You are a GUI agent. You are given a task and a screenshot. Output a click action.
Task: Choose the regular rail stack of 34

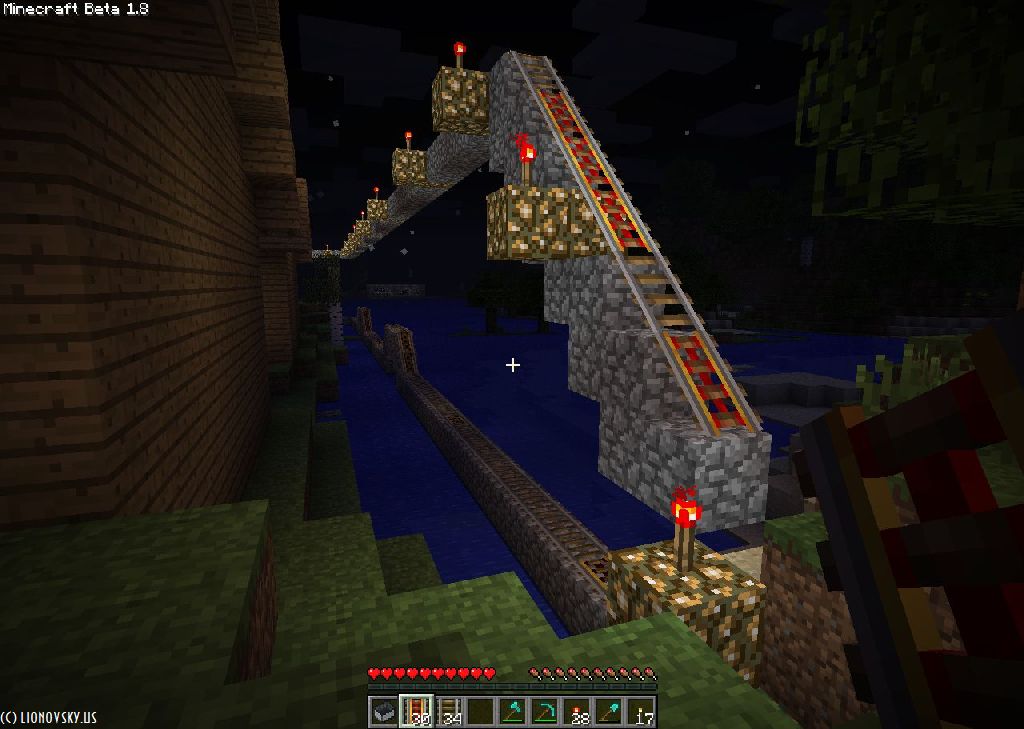[x=448, y=712]
